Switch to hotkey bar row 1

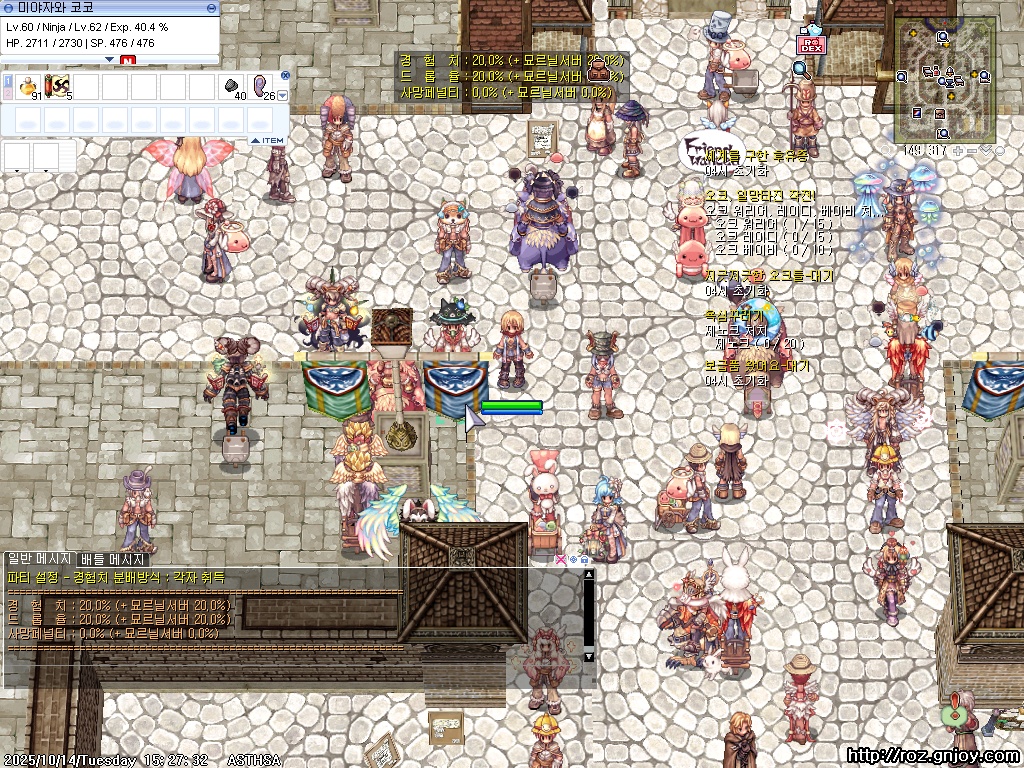click(7, 80)
